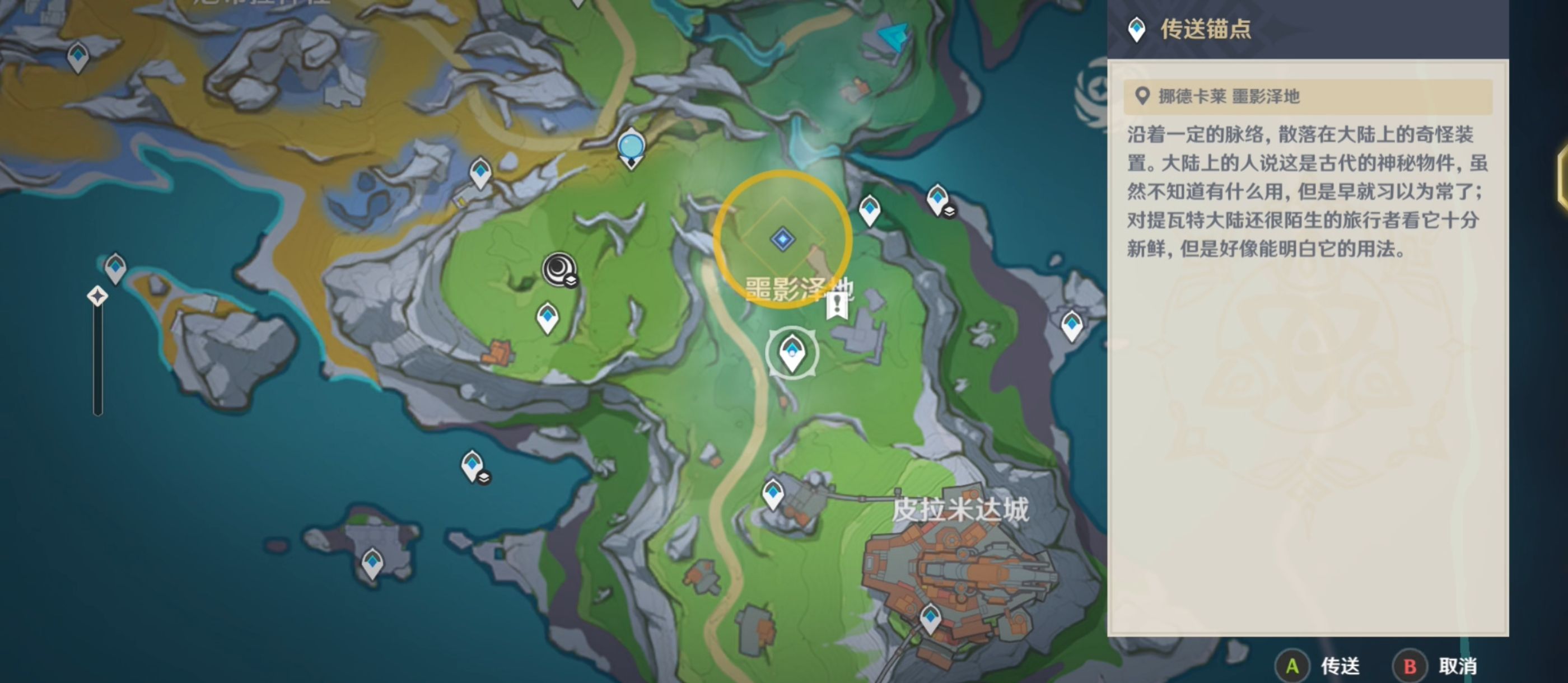Select the black spiral domain marker

click(559, 269)
